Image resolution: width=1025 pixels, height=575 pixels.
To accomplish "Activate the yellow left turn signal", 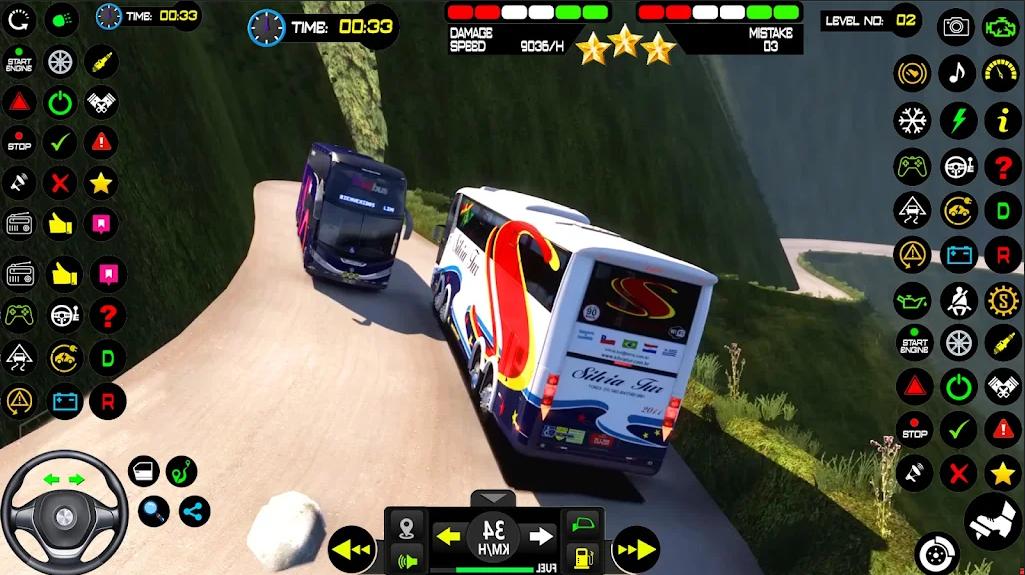I will pos(448,537).
